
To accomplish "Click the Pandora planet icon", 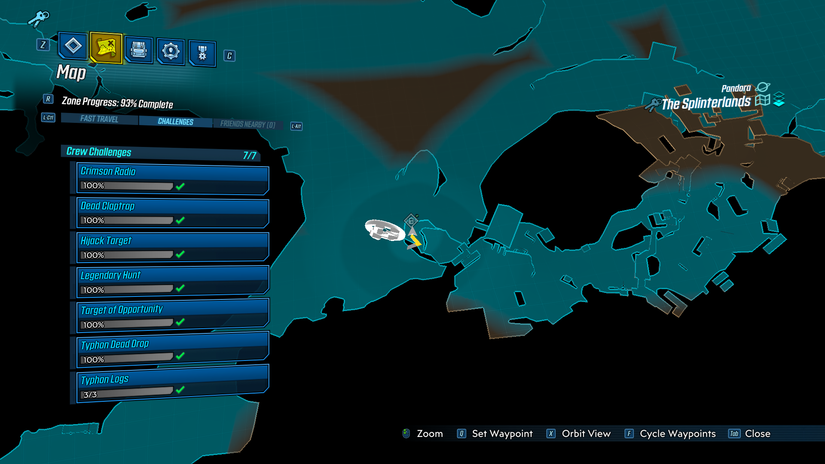I will coord(763,88).
